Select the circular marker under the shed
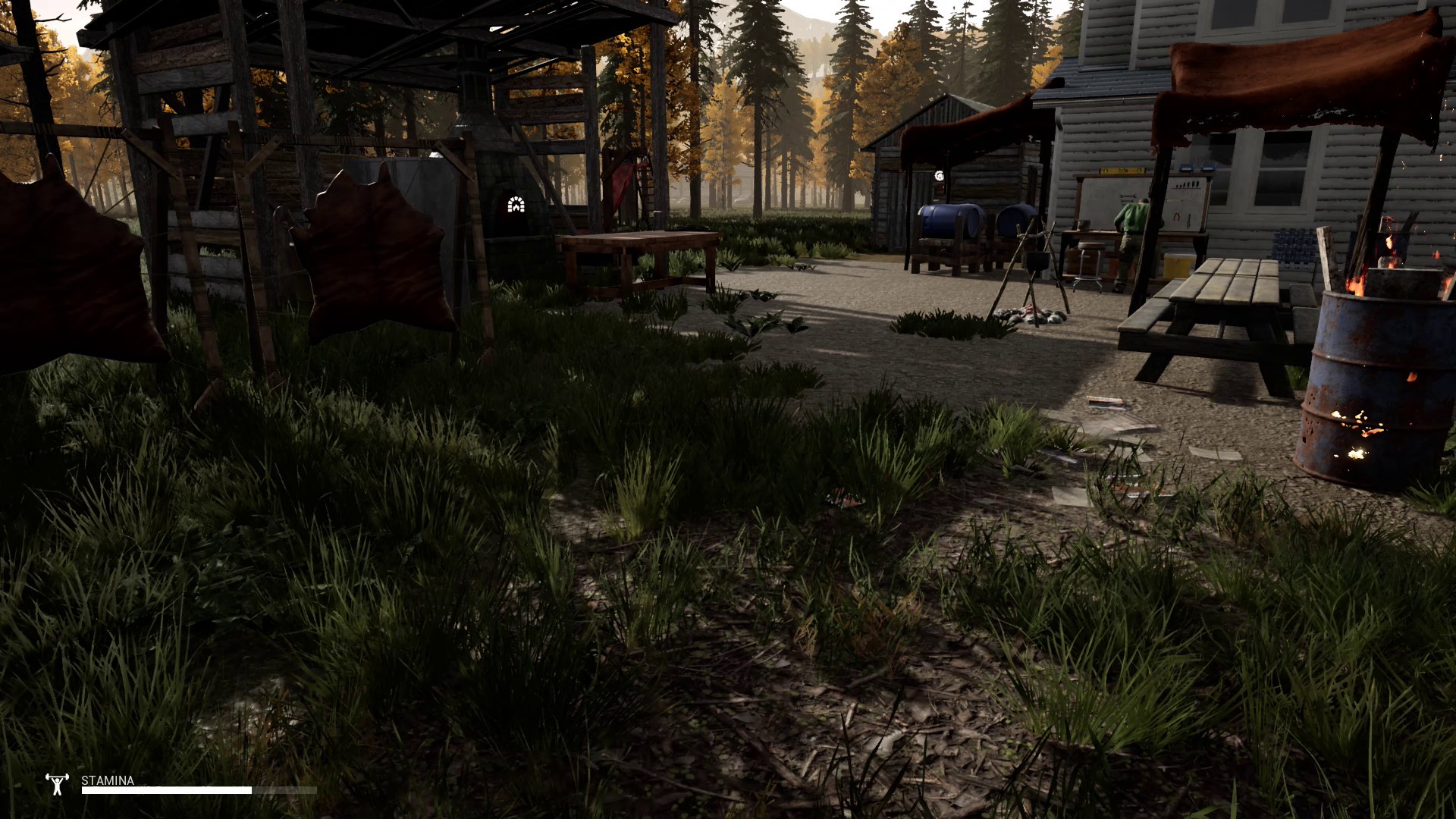 click(938, 176)
